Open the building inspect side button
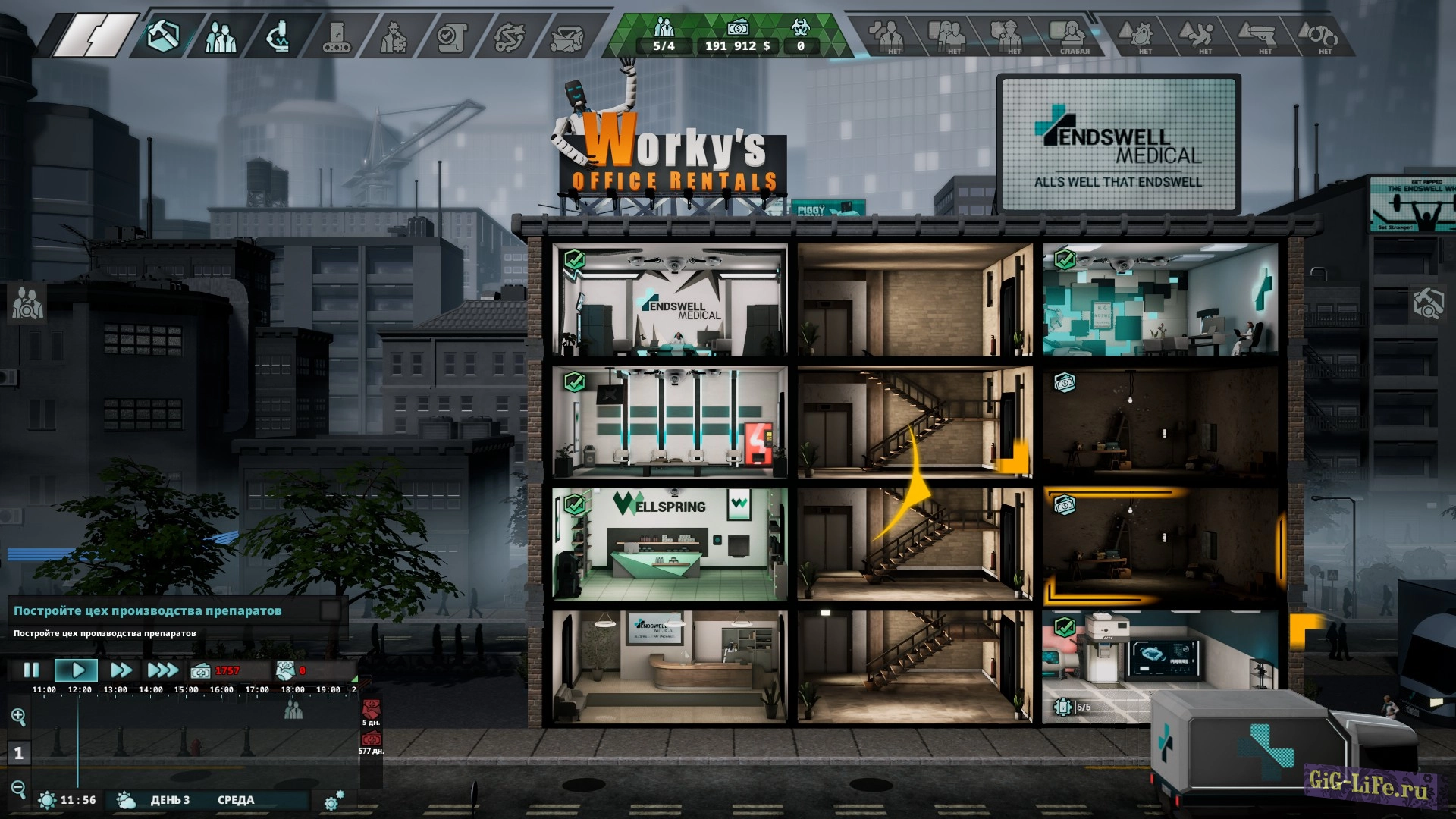1456x819 pixels. click(1428, 303)
